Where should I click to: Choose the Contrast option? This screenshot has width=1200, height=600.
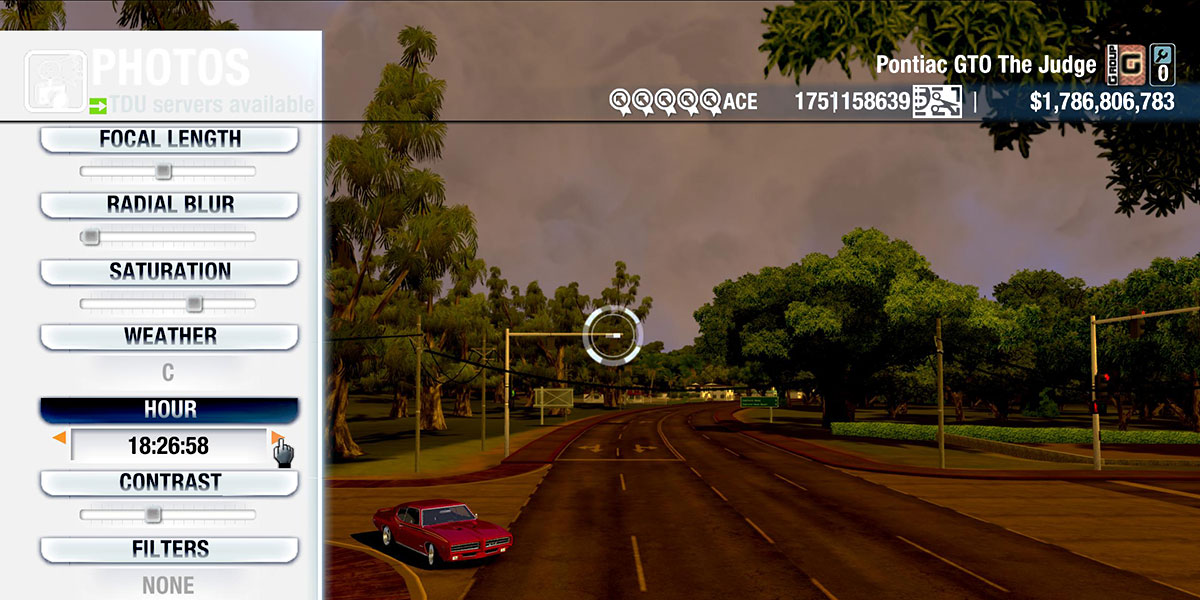tap(169, 482)
